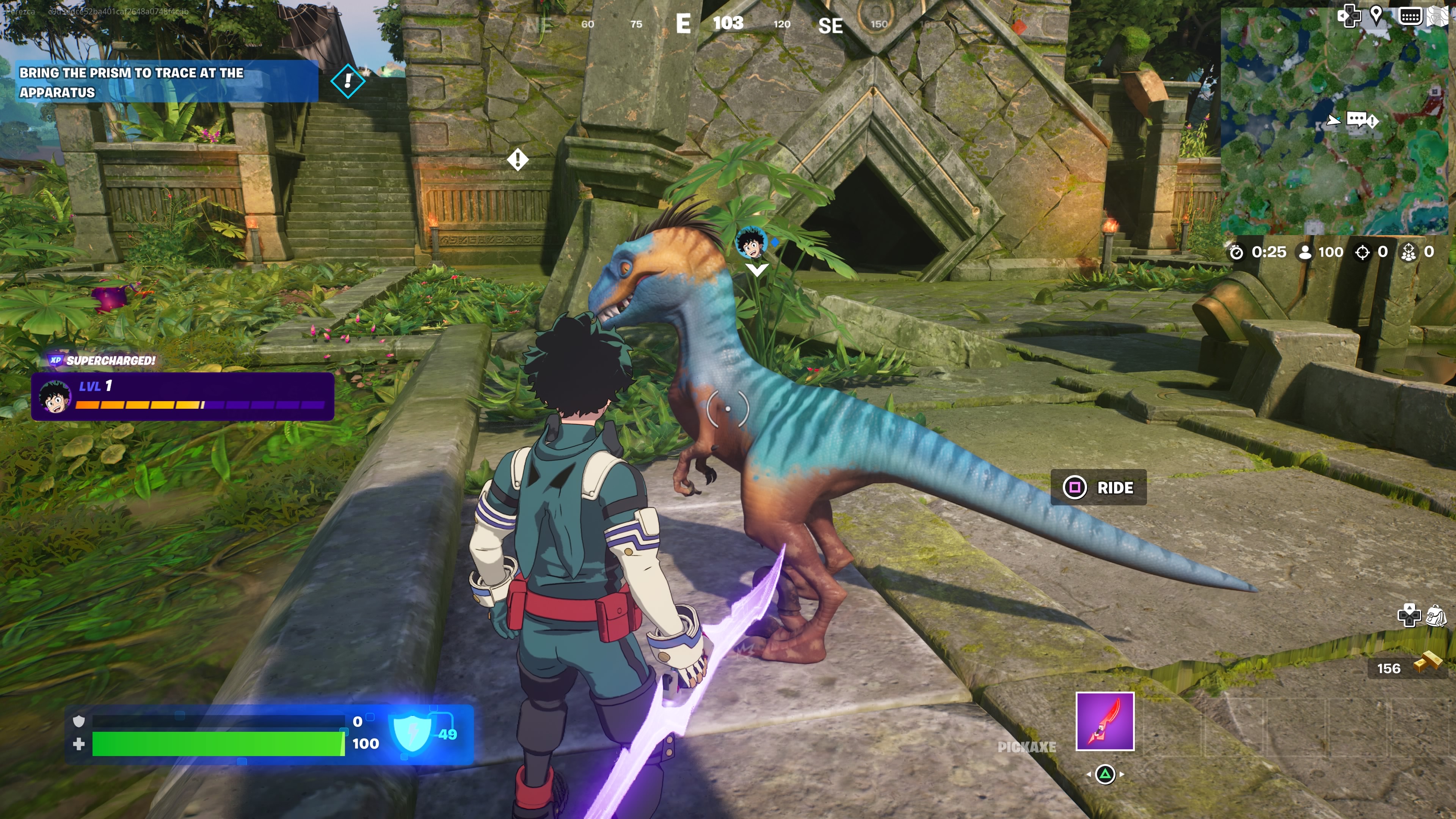Click the players remaining icon next to 100
The width and height of the screenshot is (1456, 819).
[1306, 253]
